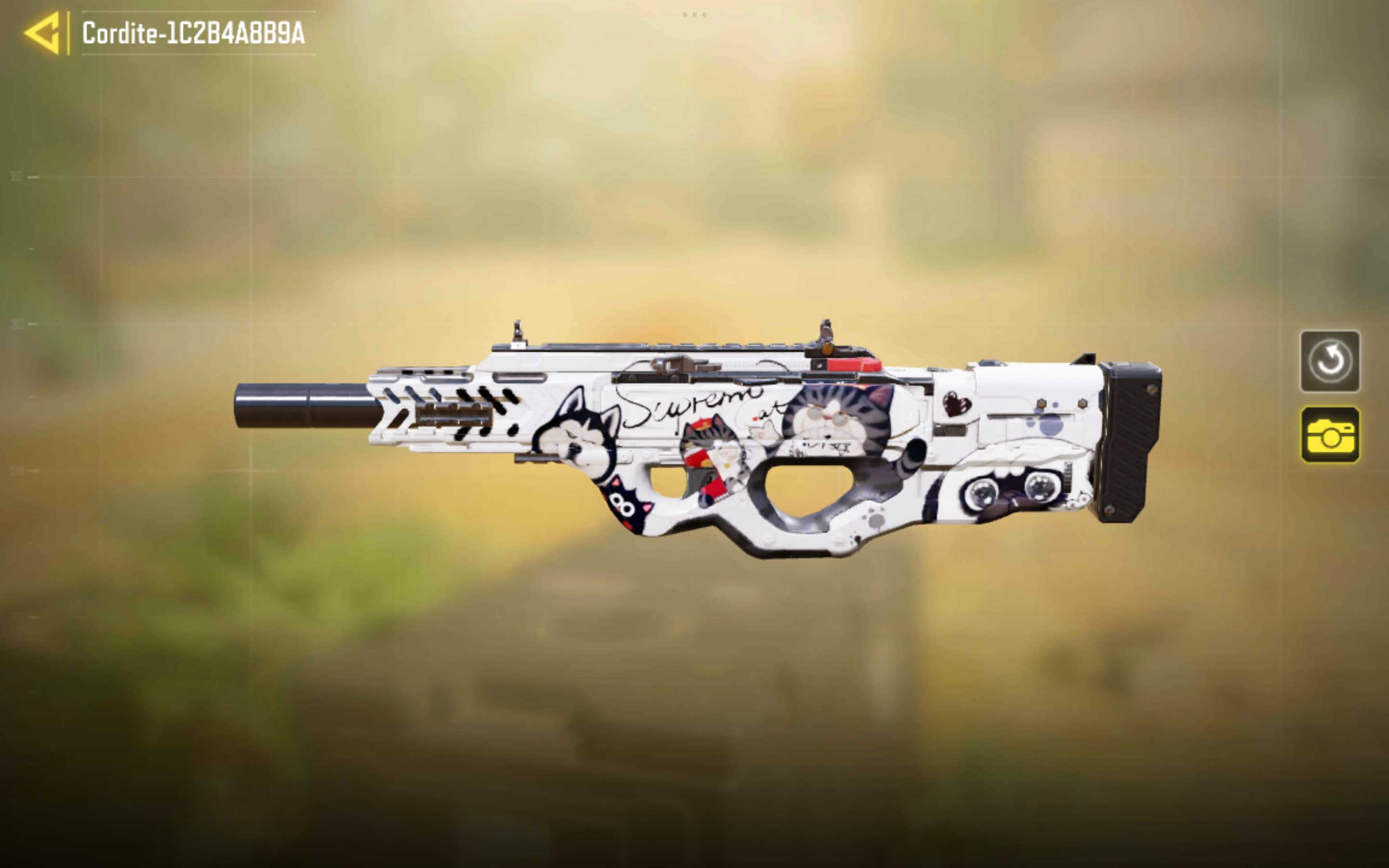
Task: Go back using the yellow arrow
Action: pyautogui.click(x=43, y=33)
